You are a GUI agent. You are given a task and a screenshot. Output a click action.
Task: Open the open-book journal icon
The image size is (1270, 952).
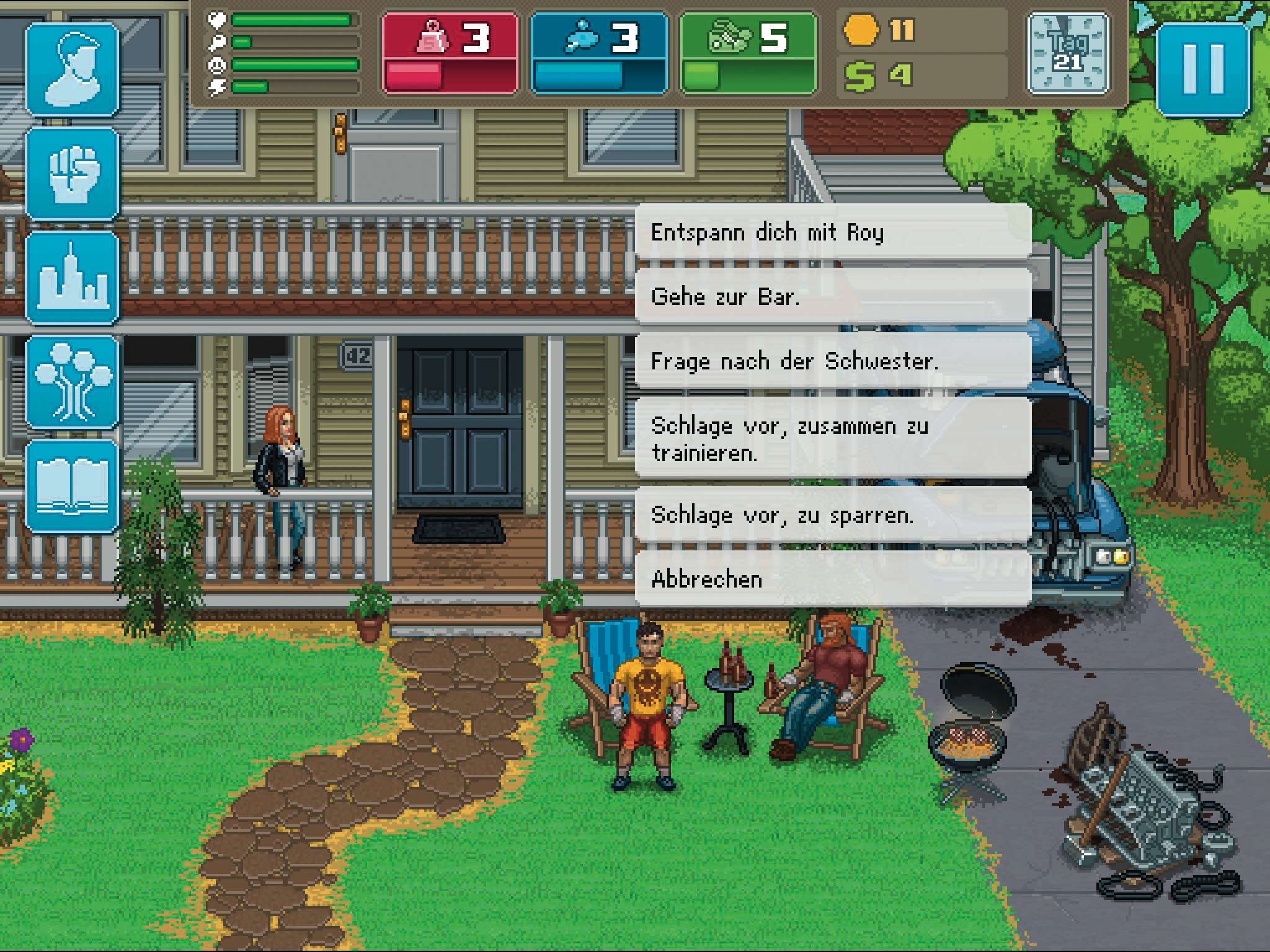point(73,487)
